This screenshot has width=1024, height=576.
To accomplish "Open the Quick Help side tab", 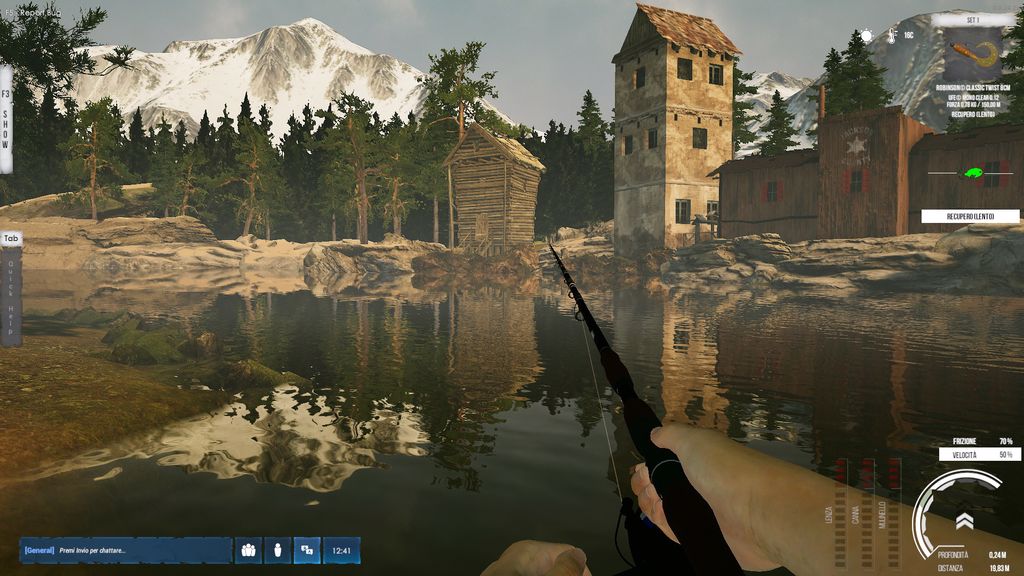I will pos(11,290).
